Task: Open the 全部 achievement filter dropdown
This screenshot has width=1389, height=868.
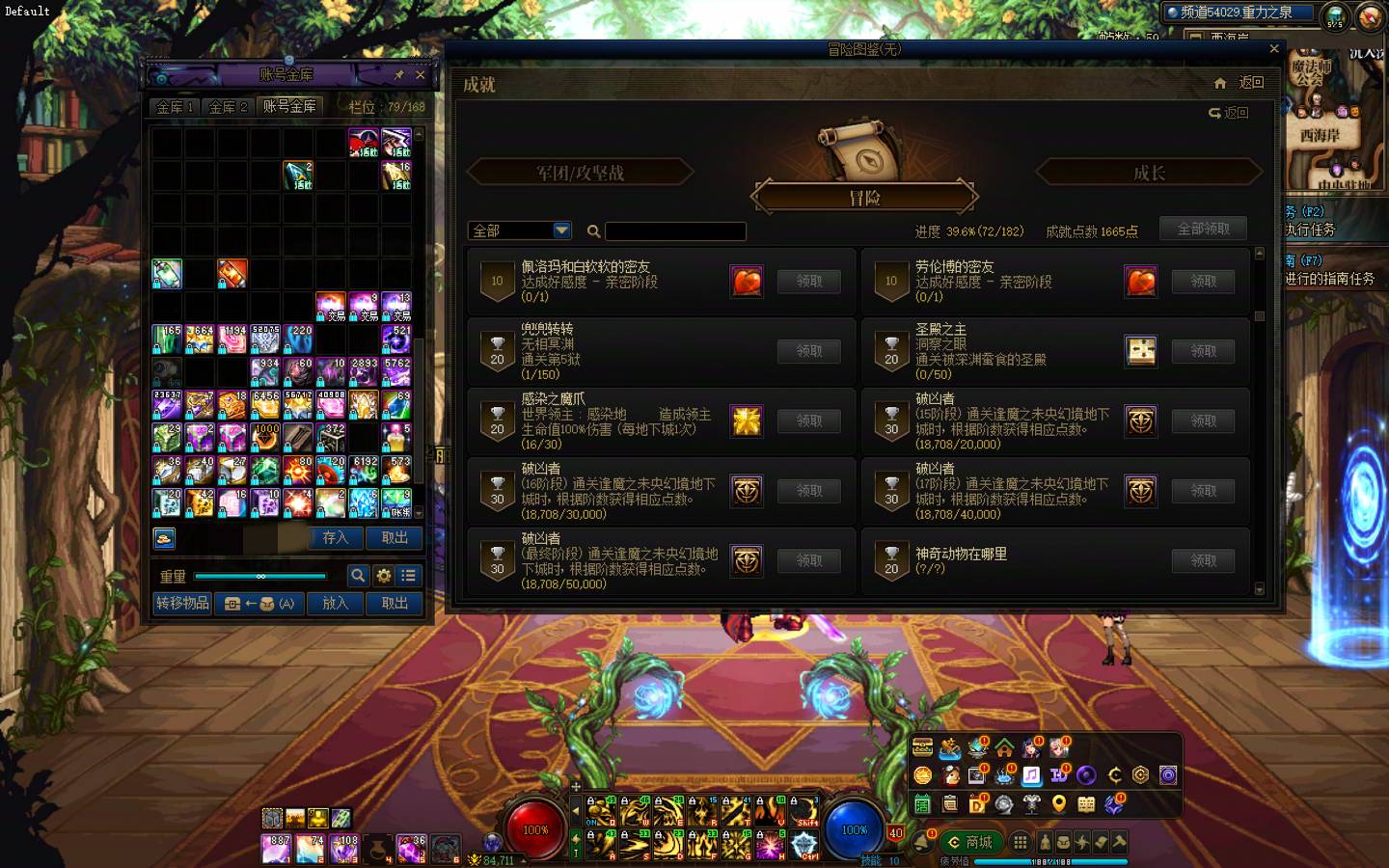Action: [x=518, y=231]
